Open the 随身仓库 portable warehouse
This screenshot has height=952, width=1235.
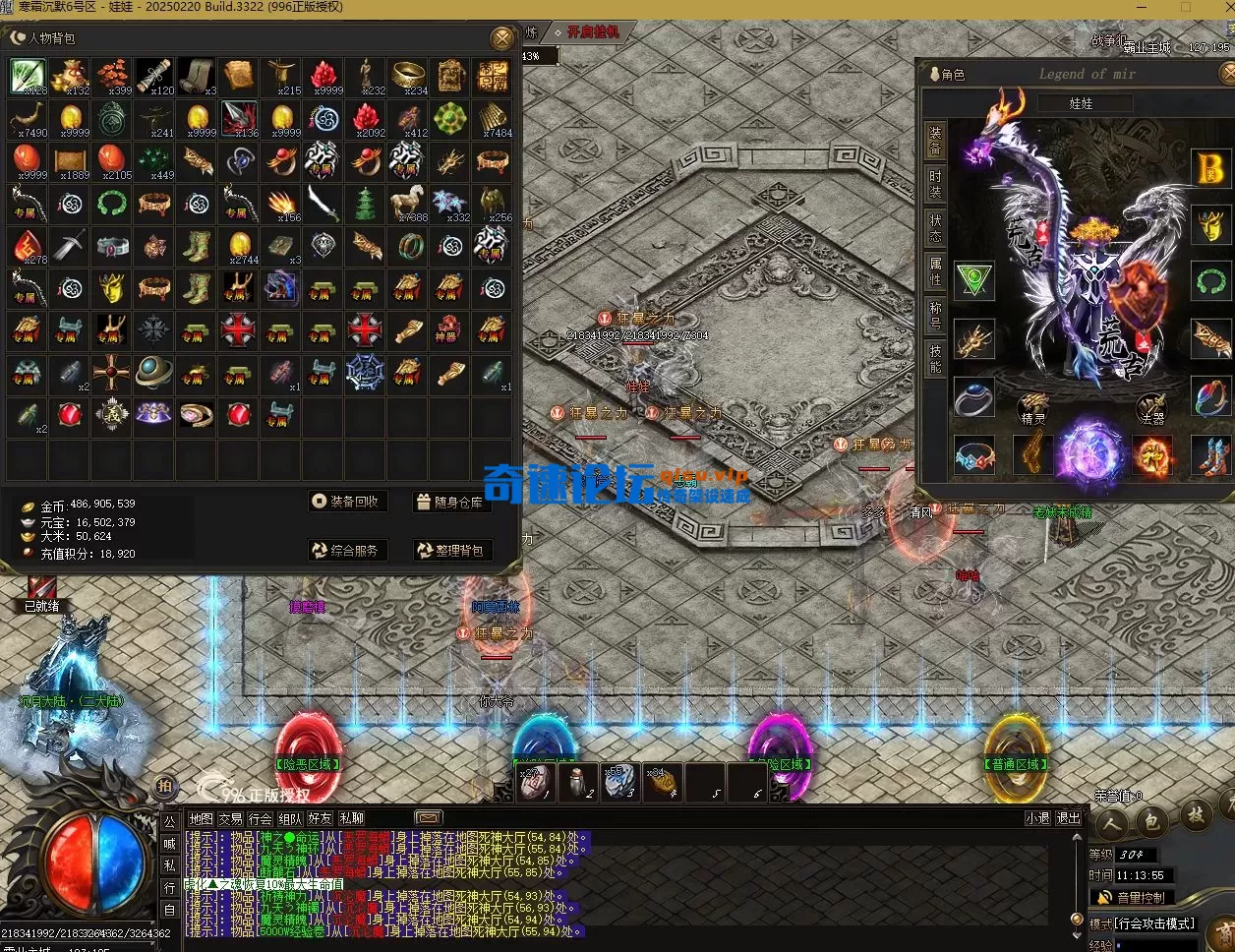point(450,502)
